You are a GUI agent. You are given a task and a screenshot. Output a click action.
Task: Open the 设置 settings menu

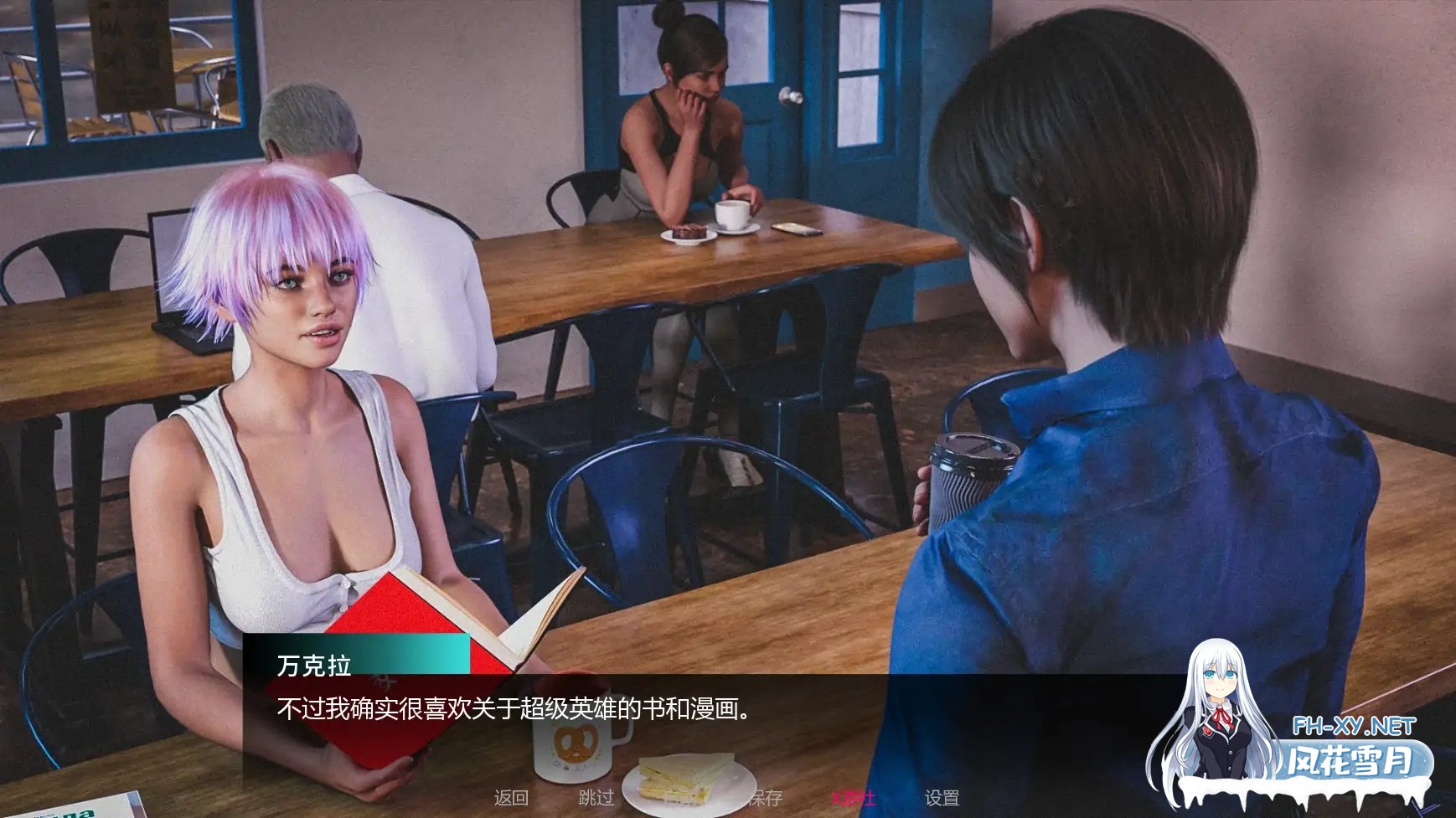pos(943,798)
